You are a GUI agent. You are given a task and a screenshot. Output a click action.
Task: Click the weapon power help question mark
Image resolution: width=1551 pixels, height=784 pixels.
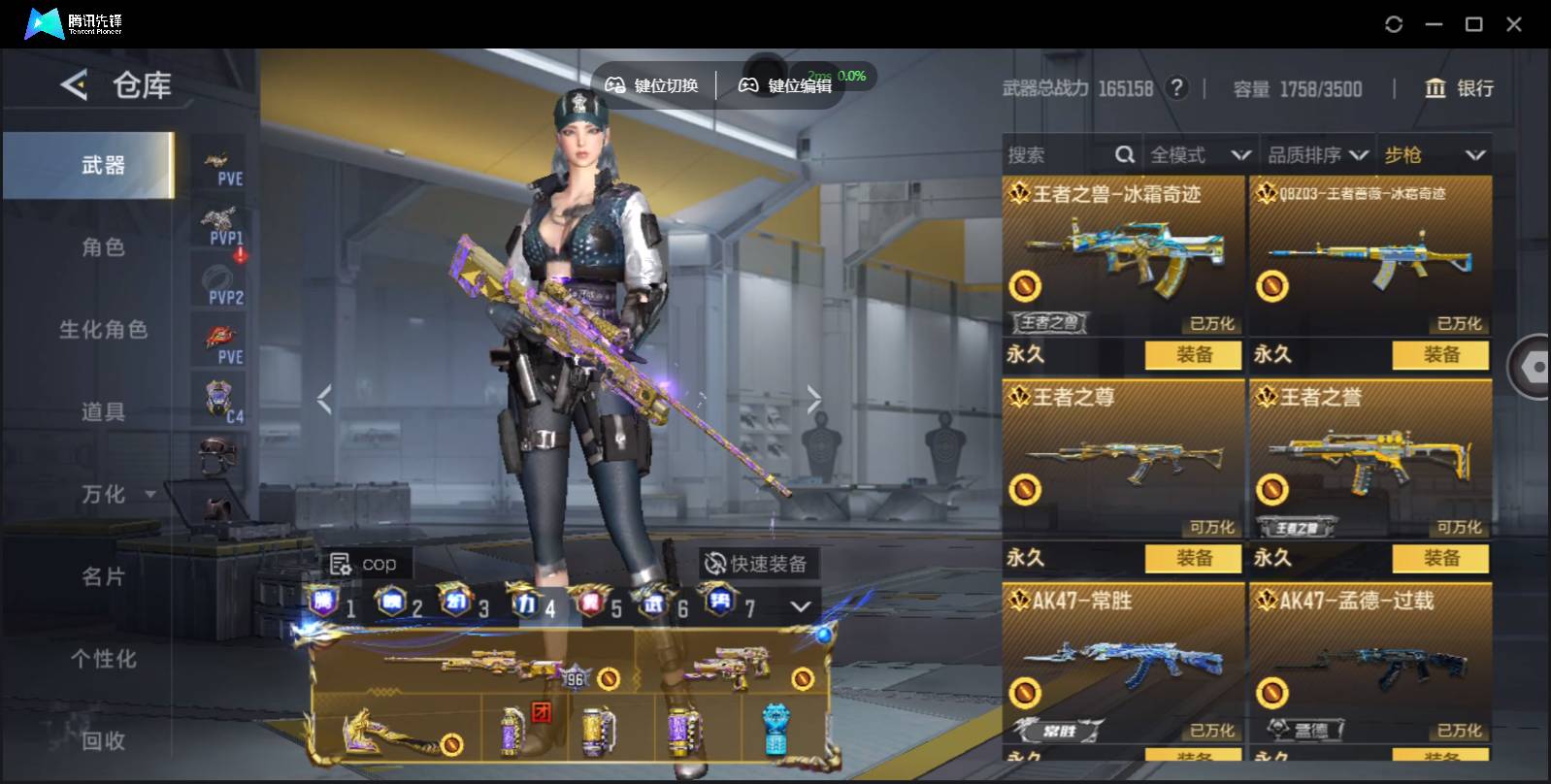coord(1176,88)
